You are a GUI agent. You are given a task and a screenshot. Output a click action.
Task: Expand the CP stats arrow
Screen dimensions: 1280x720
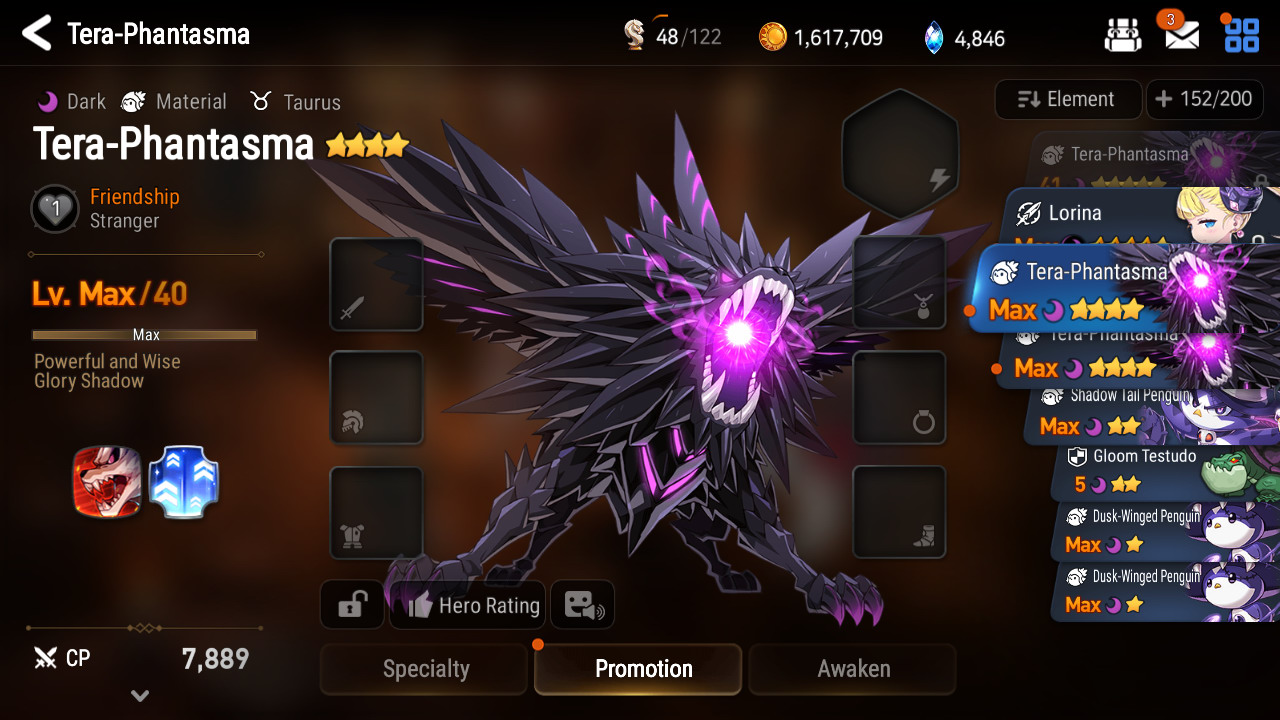[x=140, y=696]
